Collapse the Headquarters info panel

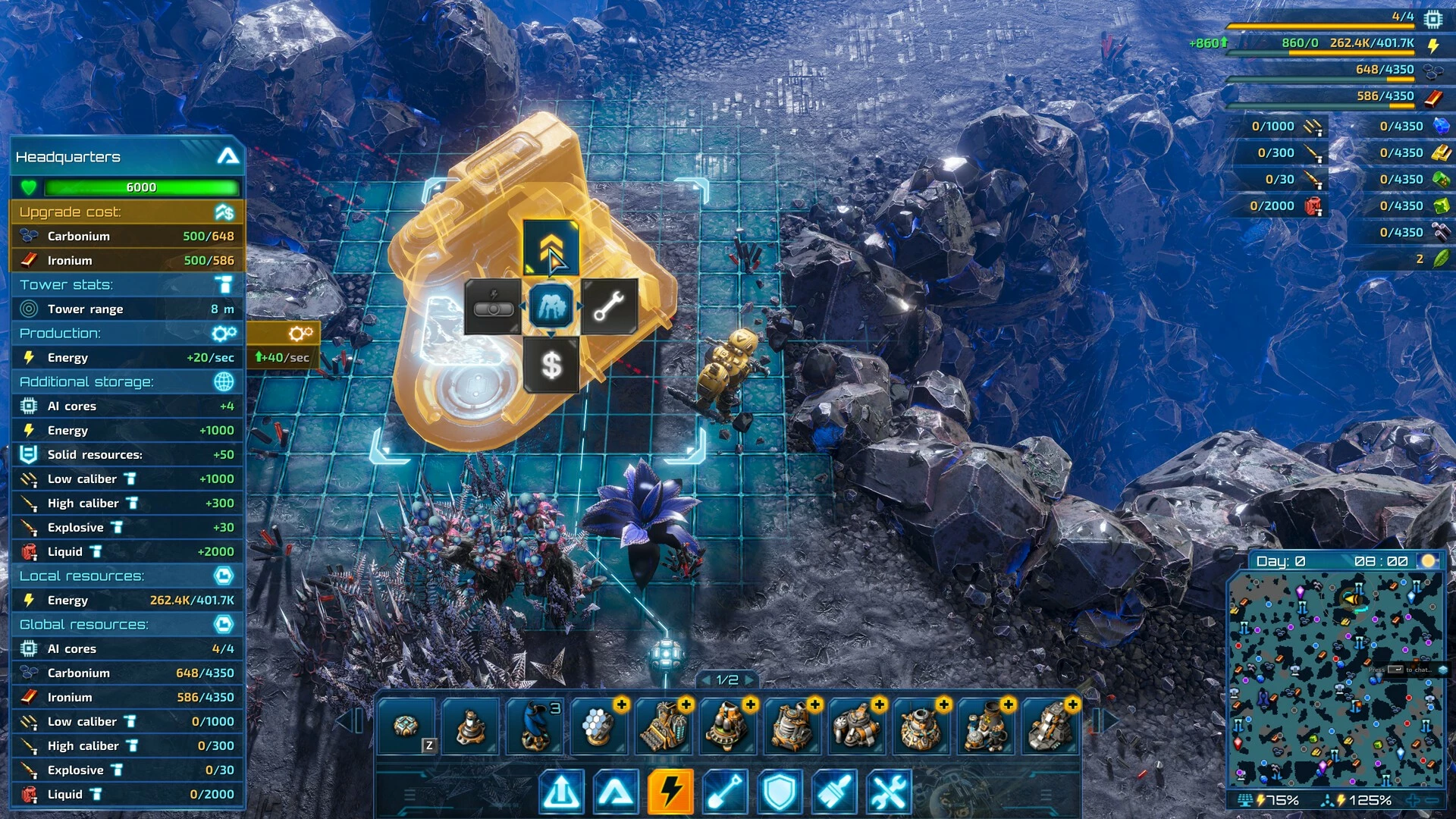[227, 157]
